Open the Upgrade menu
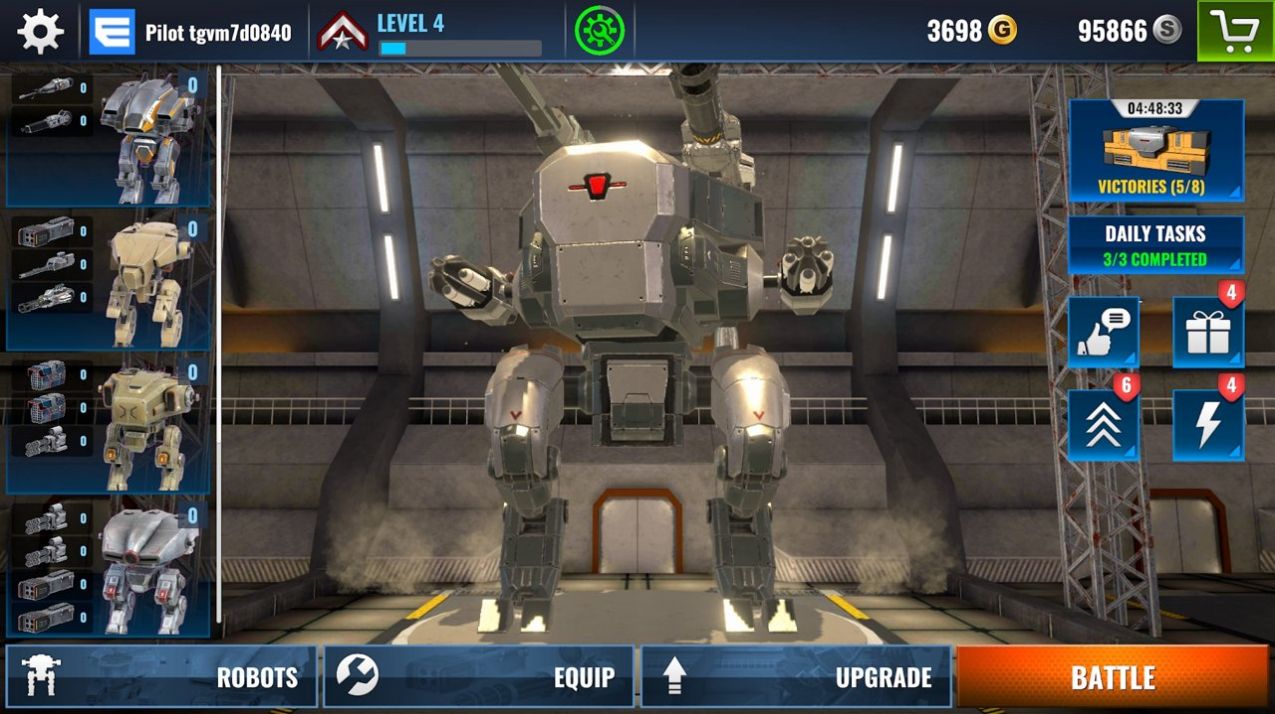This screenshot has height=714, width=1275. click(795, 677)
